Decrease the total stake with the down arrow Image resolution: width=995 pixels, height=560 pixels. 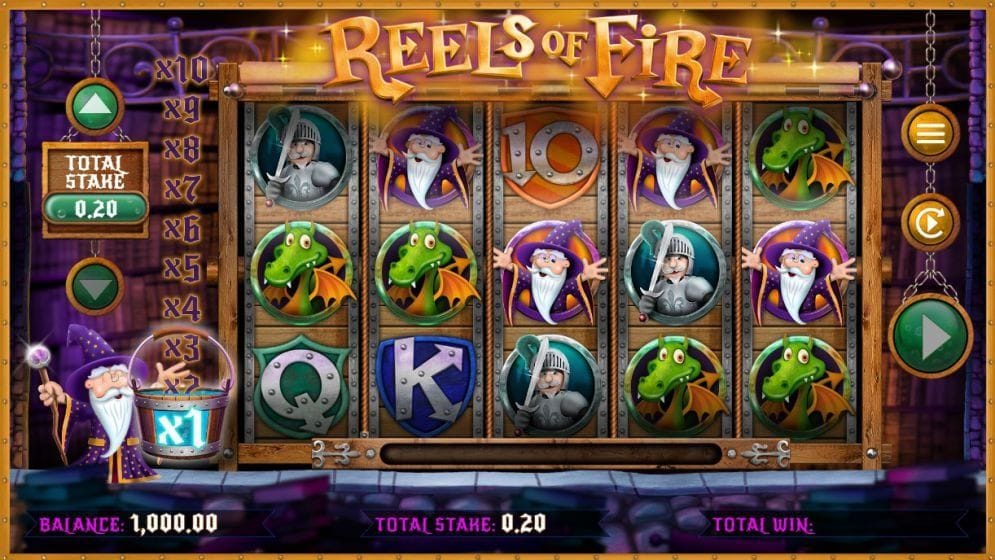(95, 286)
